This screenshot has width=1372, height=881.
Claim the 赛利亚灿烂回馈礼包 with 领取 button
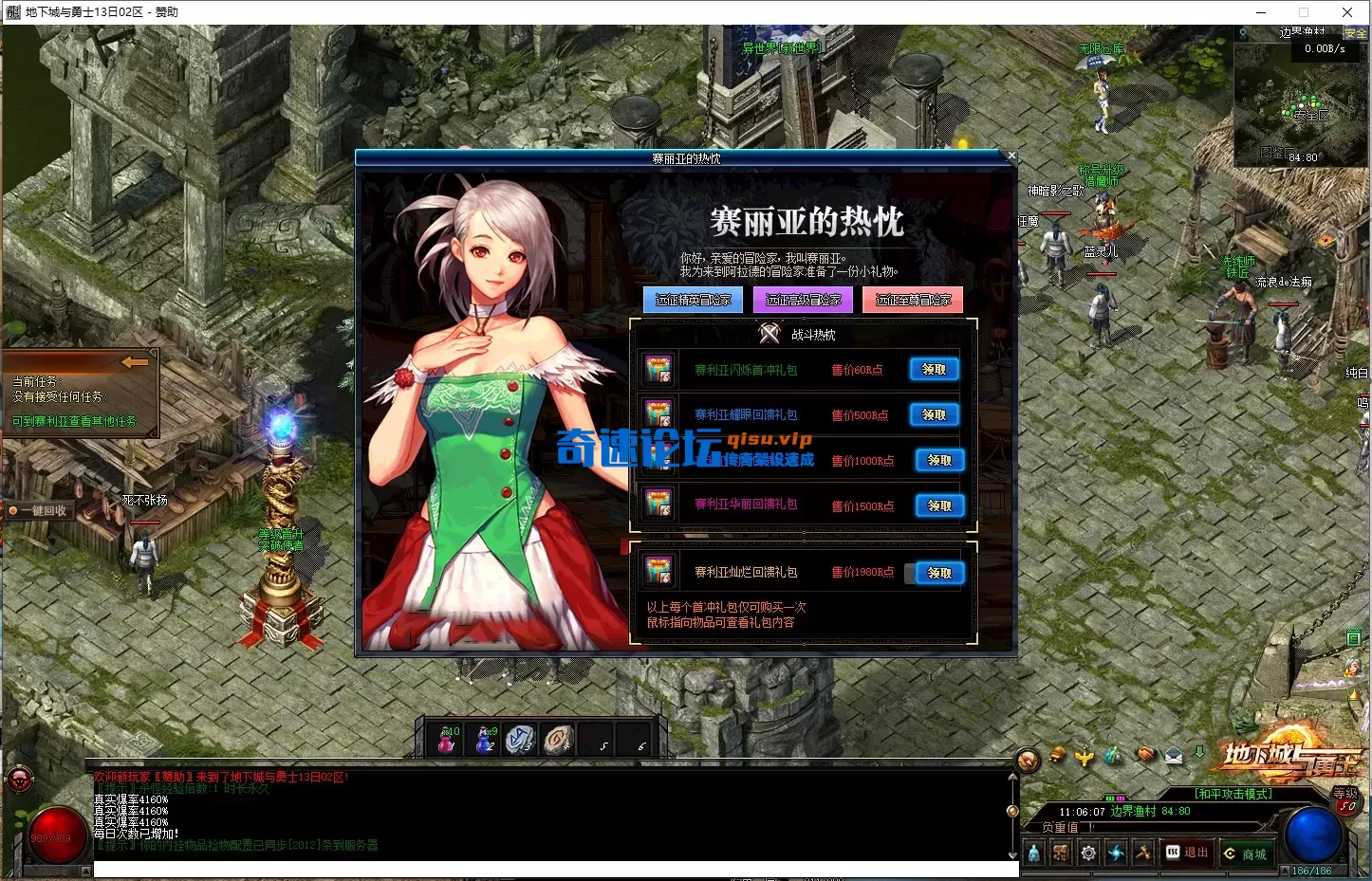point(937,573)
